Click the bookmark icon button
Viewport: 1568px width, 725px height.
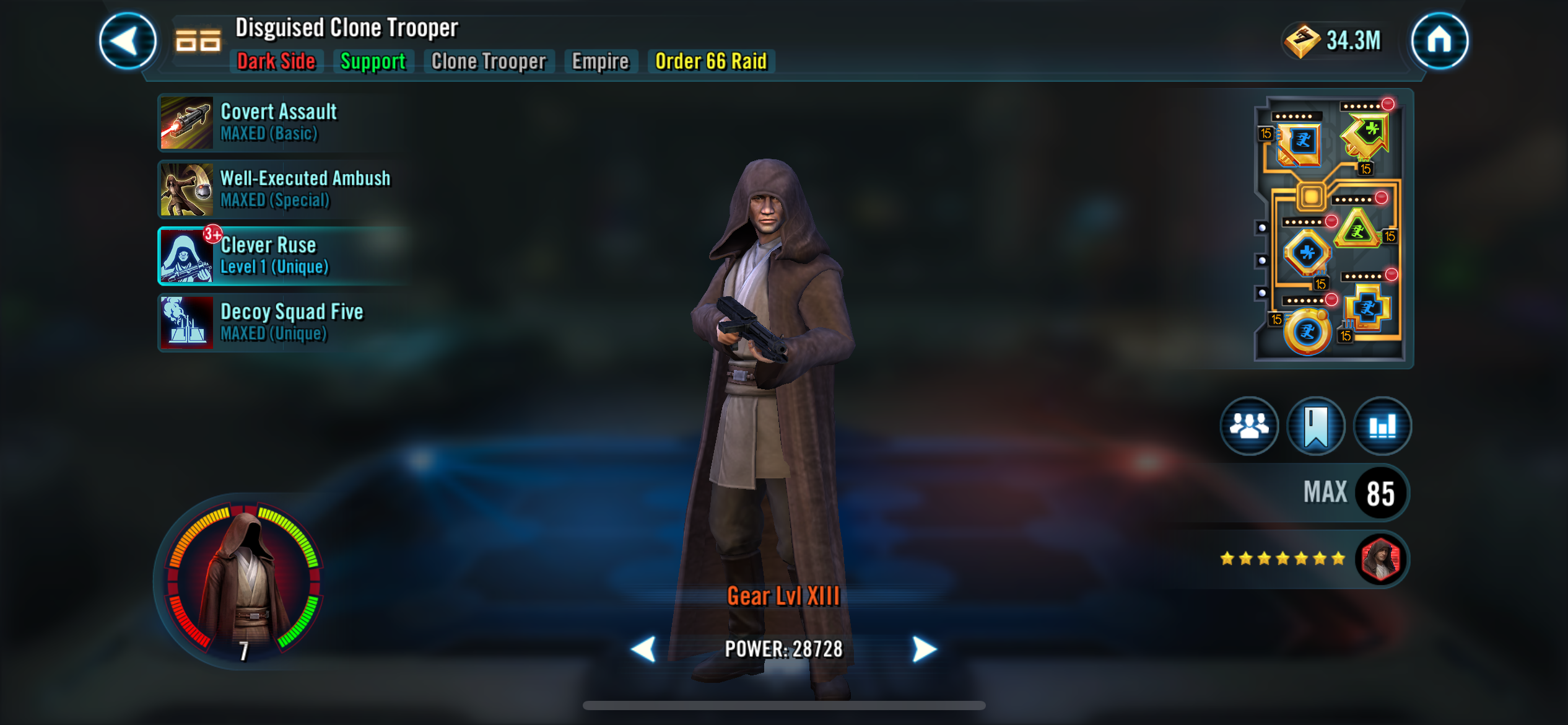[x=1316, y=426]
